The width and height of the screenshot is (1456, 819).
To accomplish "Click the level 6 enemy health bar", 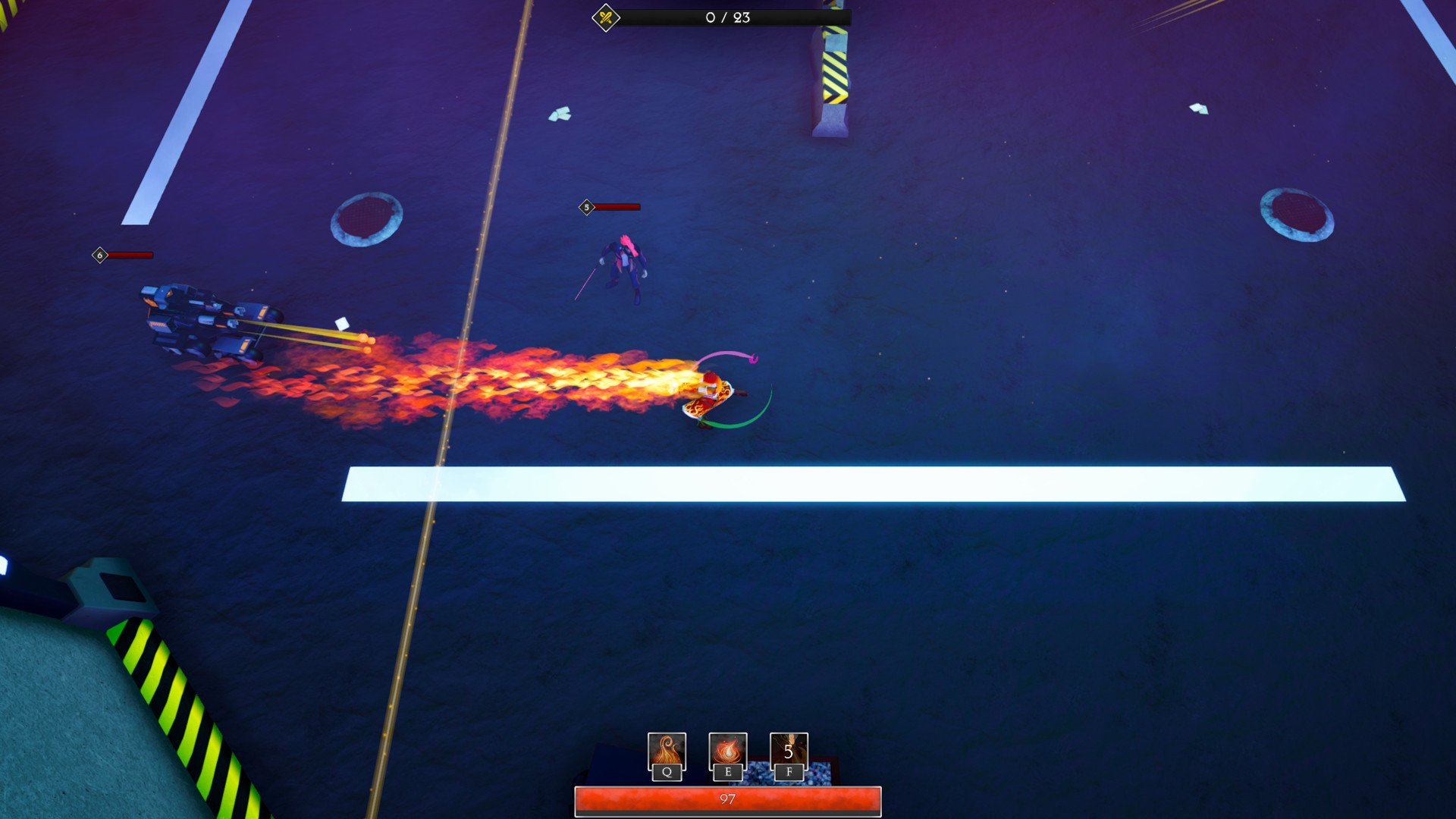I will pos(129,255).
